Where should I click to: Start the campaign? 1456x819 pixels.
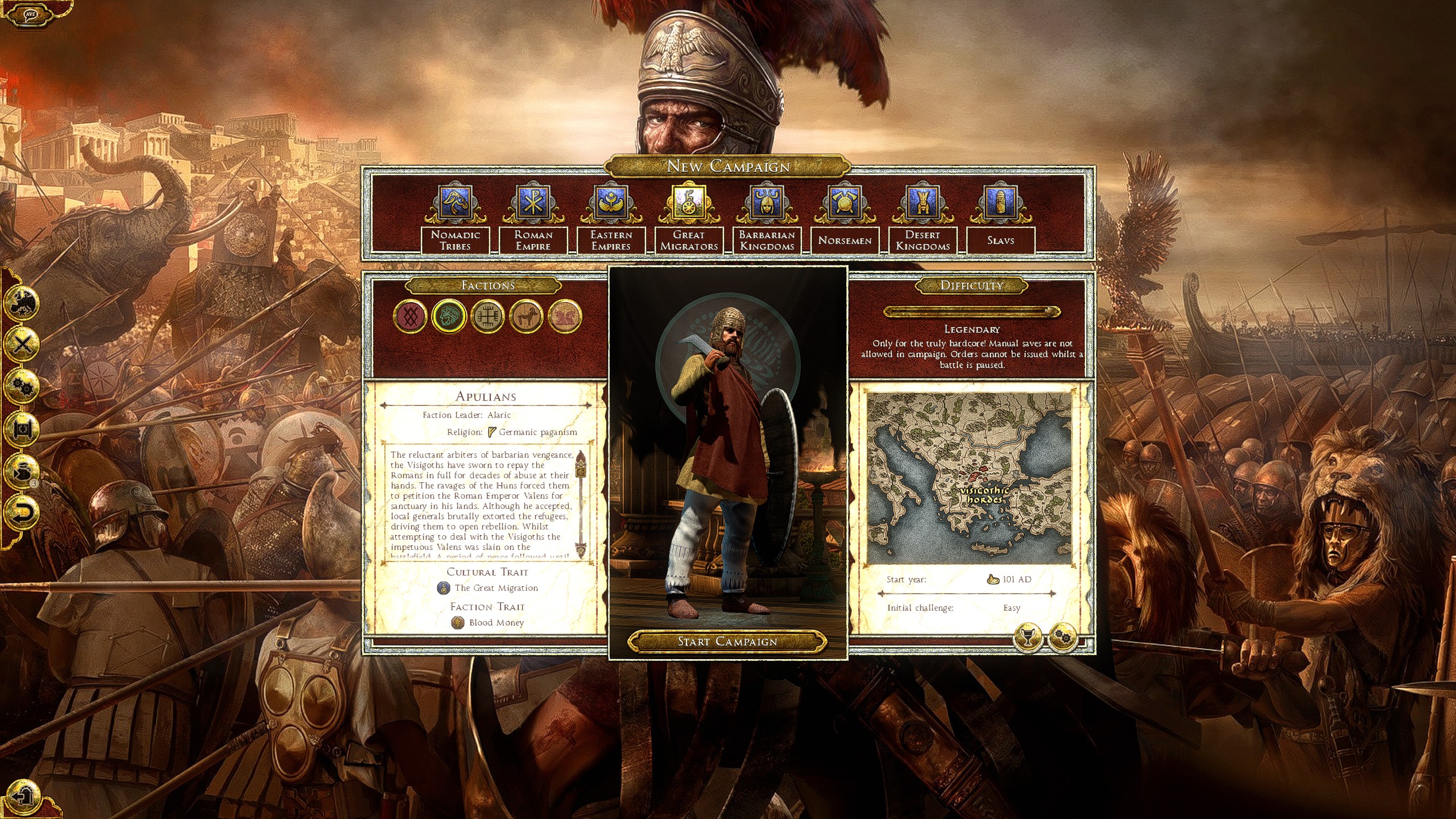pos(727,642)
